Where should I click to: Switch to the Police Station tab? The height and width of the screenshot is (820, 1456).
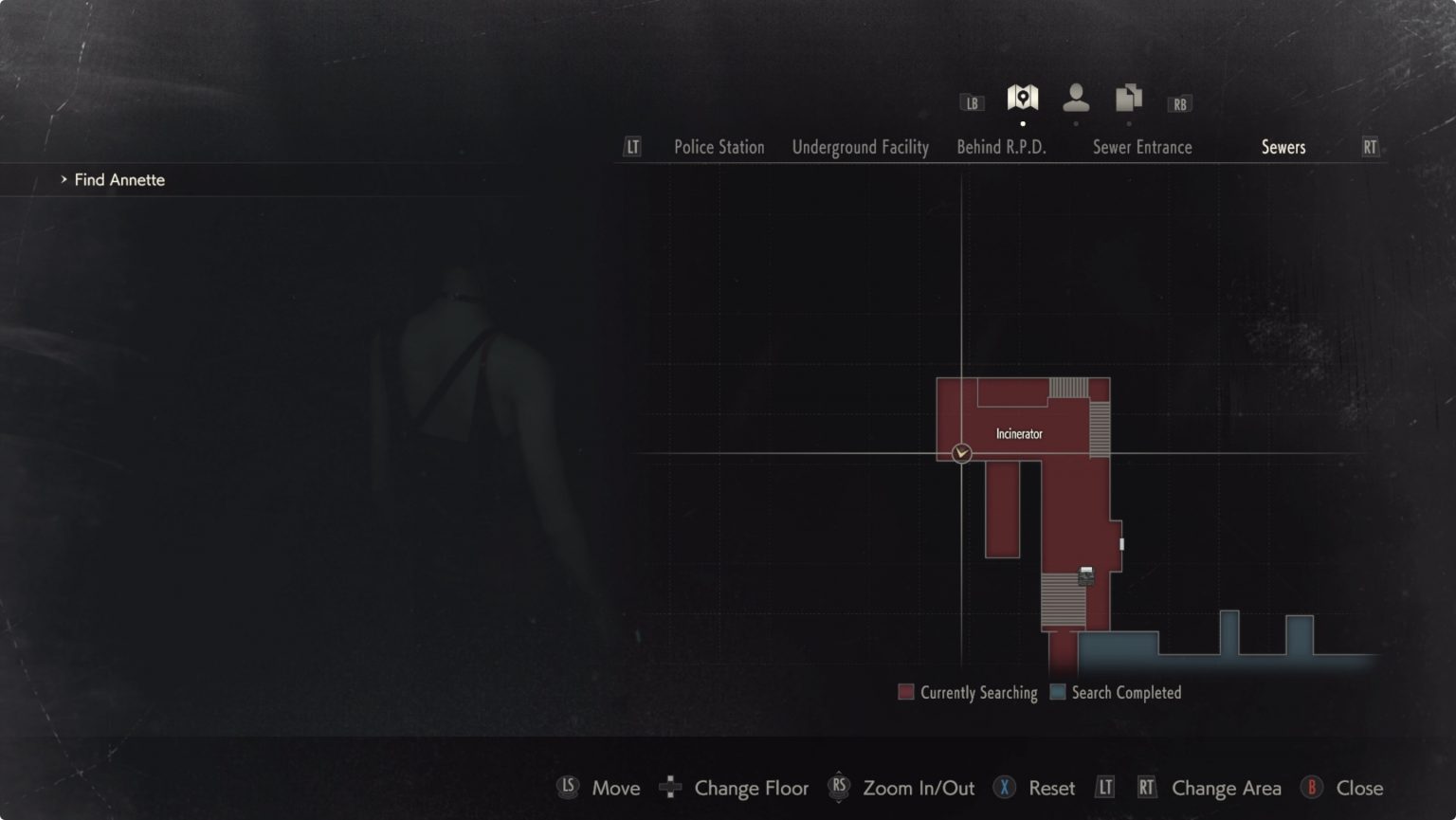point(719,147)
